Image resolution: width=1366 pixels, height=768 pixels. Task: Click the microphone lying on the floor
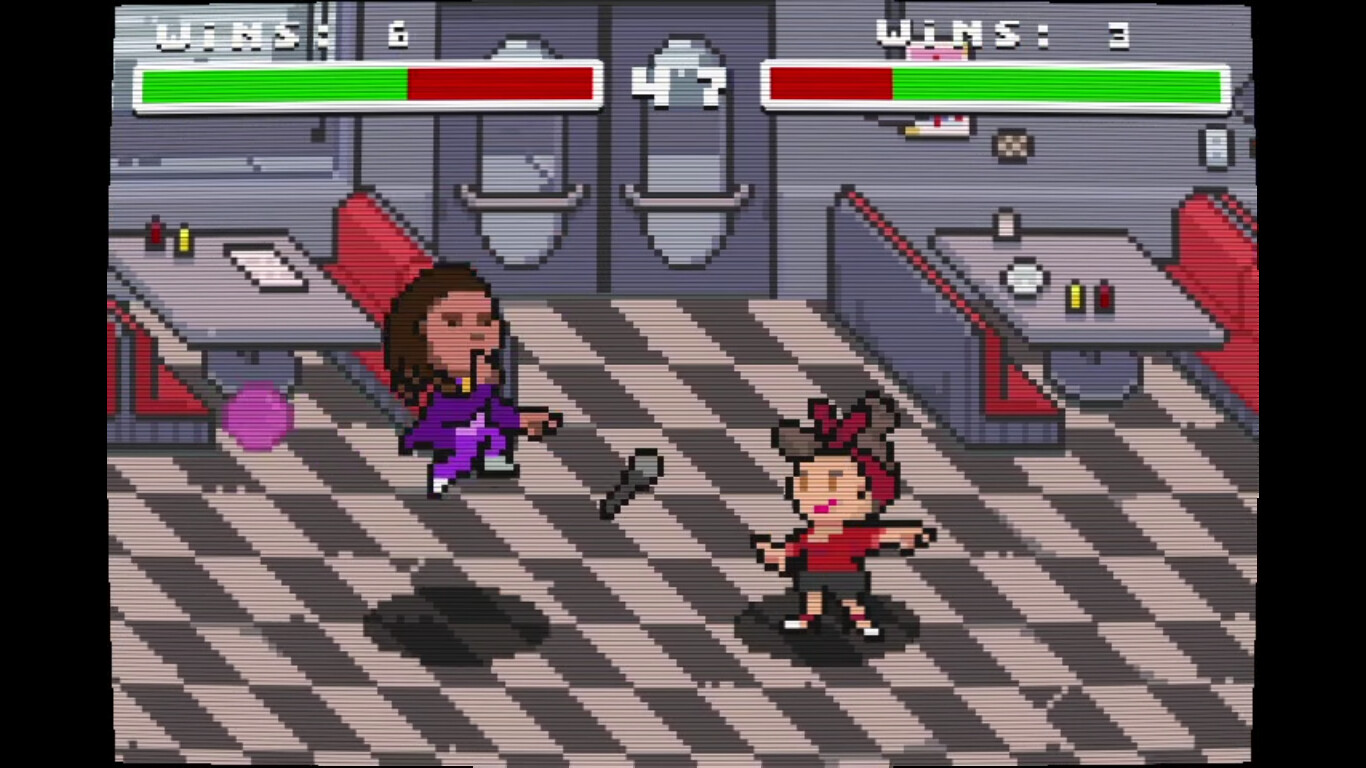pos(630,483)
